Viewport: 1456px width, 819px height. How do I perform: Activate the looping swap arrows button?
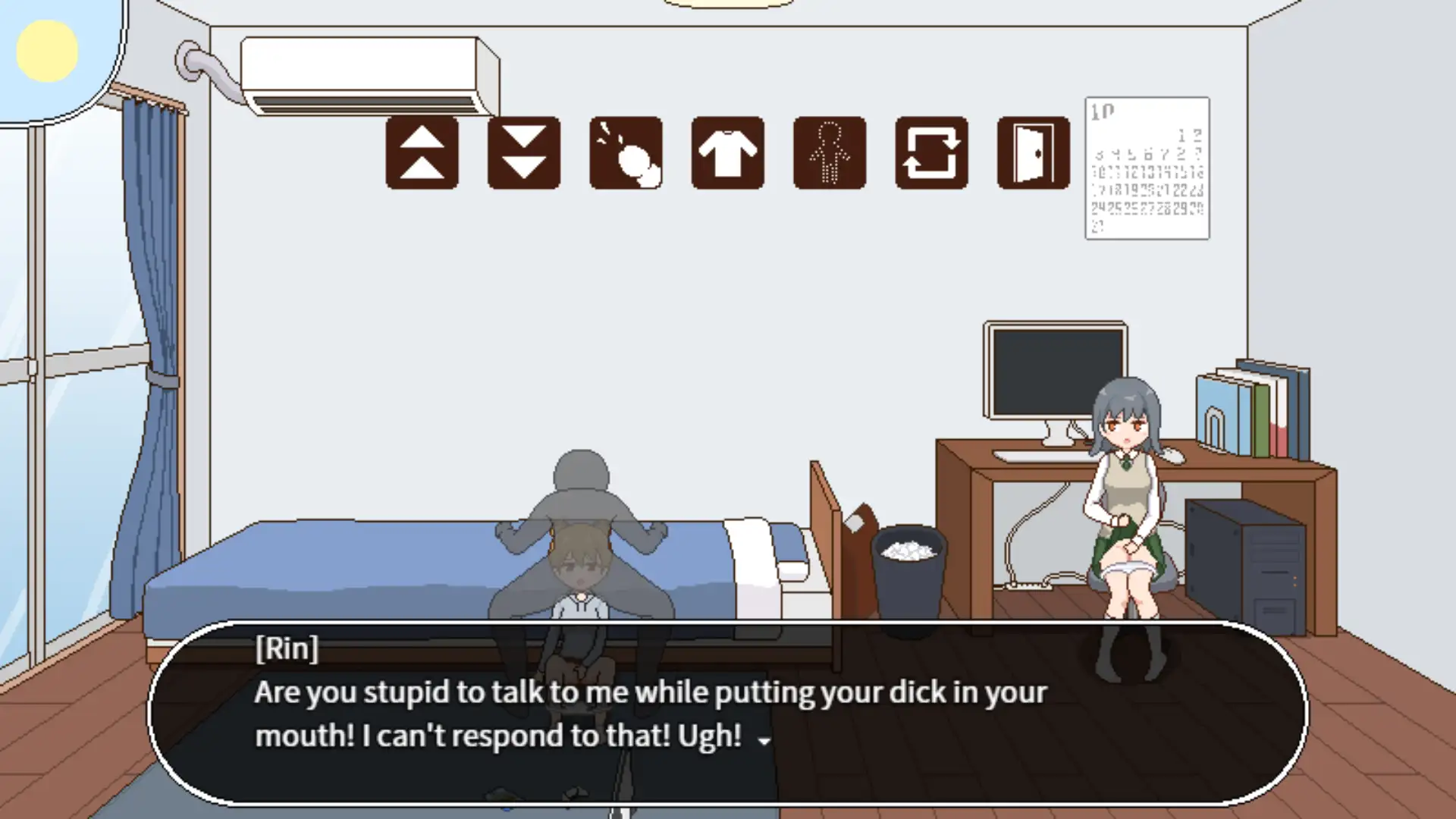click(x=931, y=152)
